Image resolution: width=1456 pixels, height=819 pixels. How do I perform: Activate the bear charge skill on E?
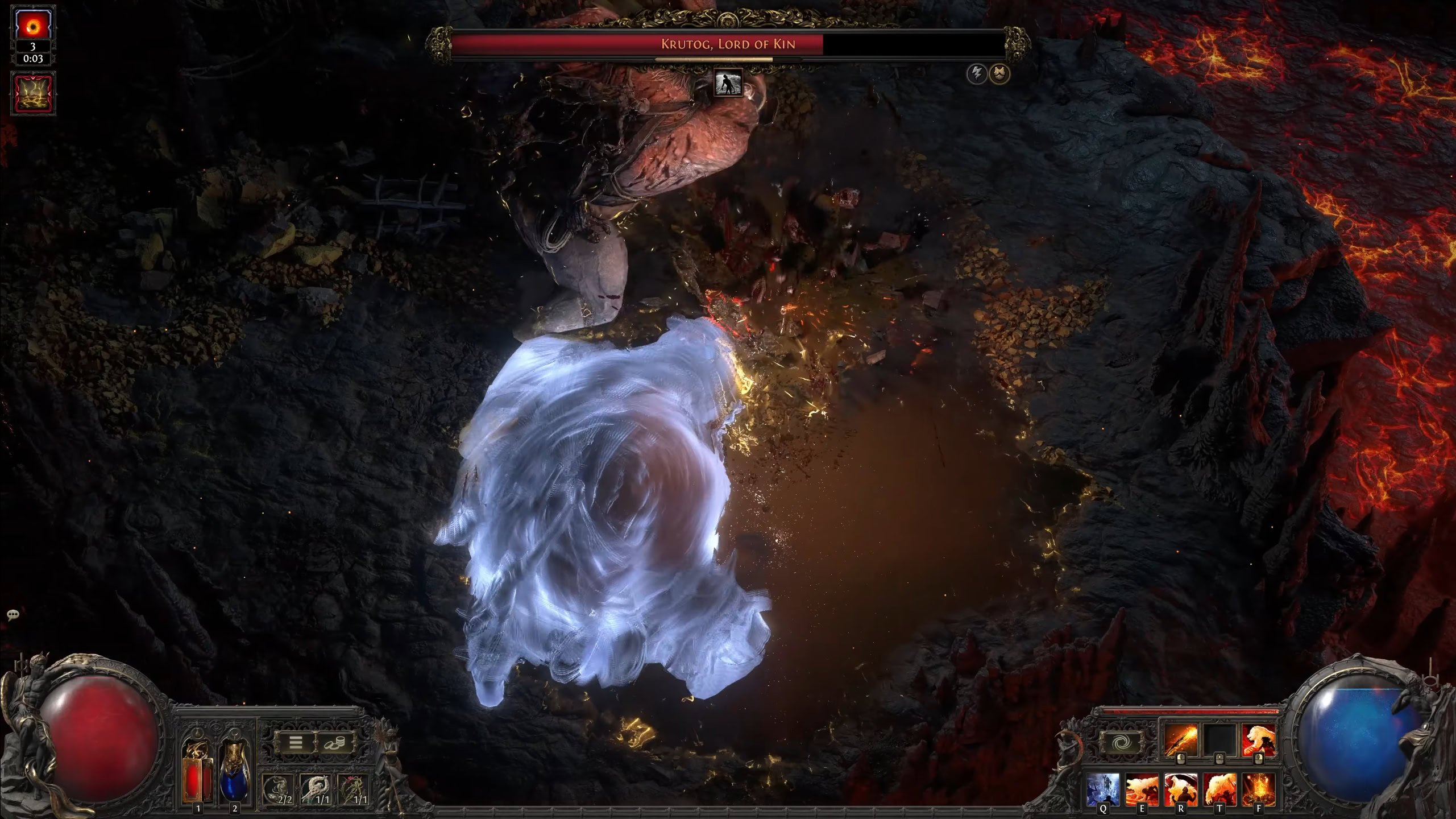pos(1142,789)
